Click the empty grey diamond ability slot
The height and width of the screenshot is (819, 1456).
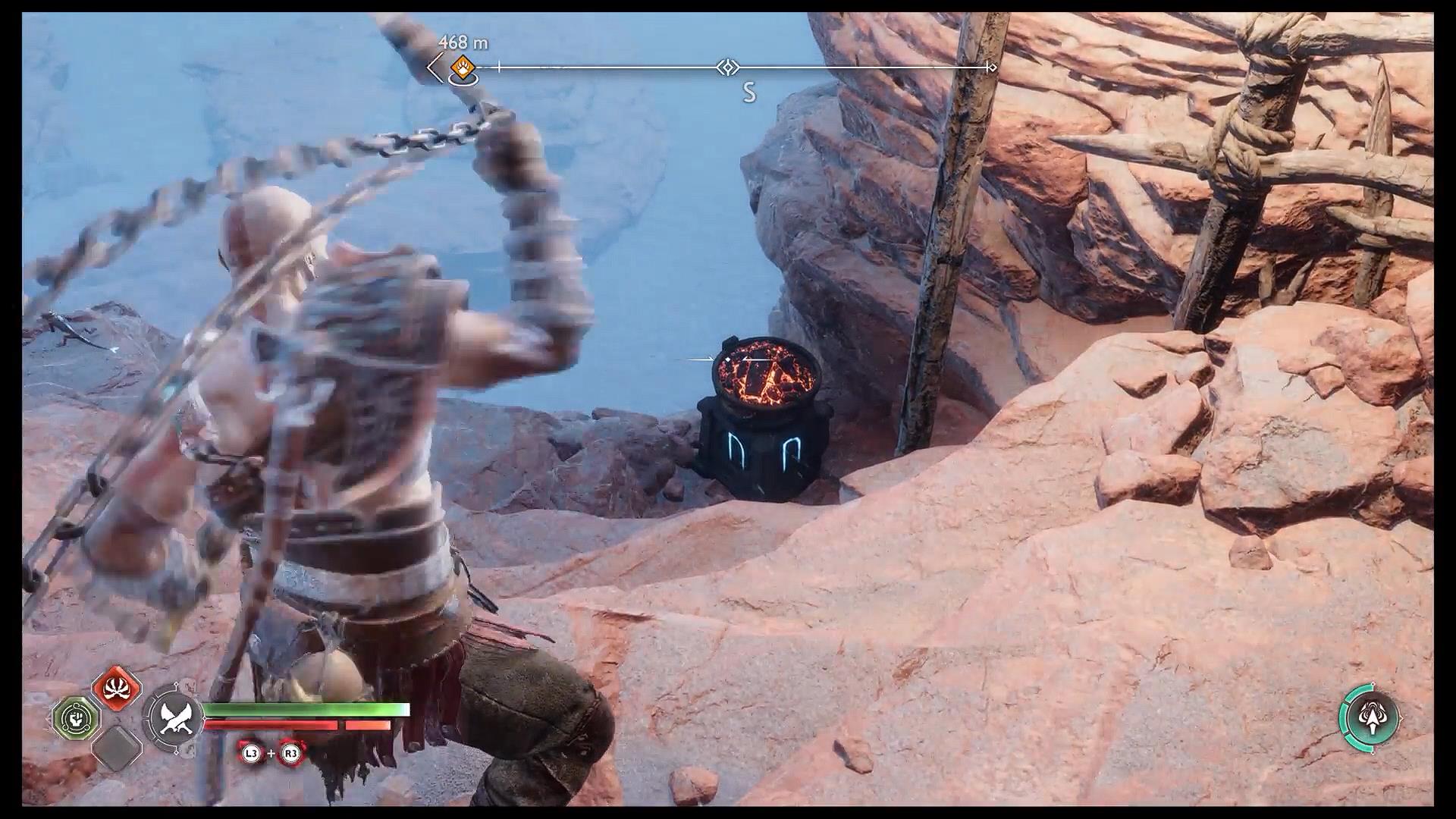coord(117,747)
